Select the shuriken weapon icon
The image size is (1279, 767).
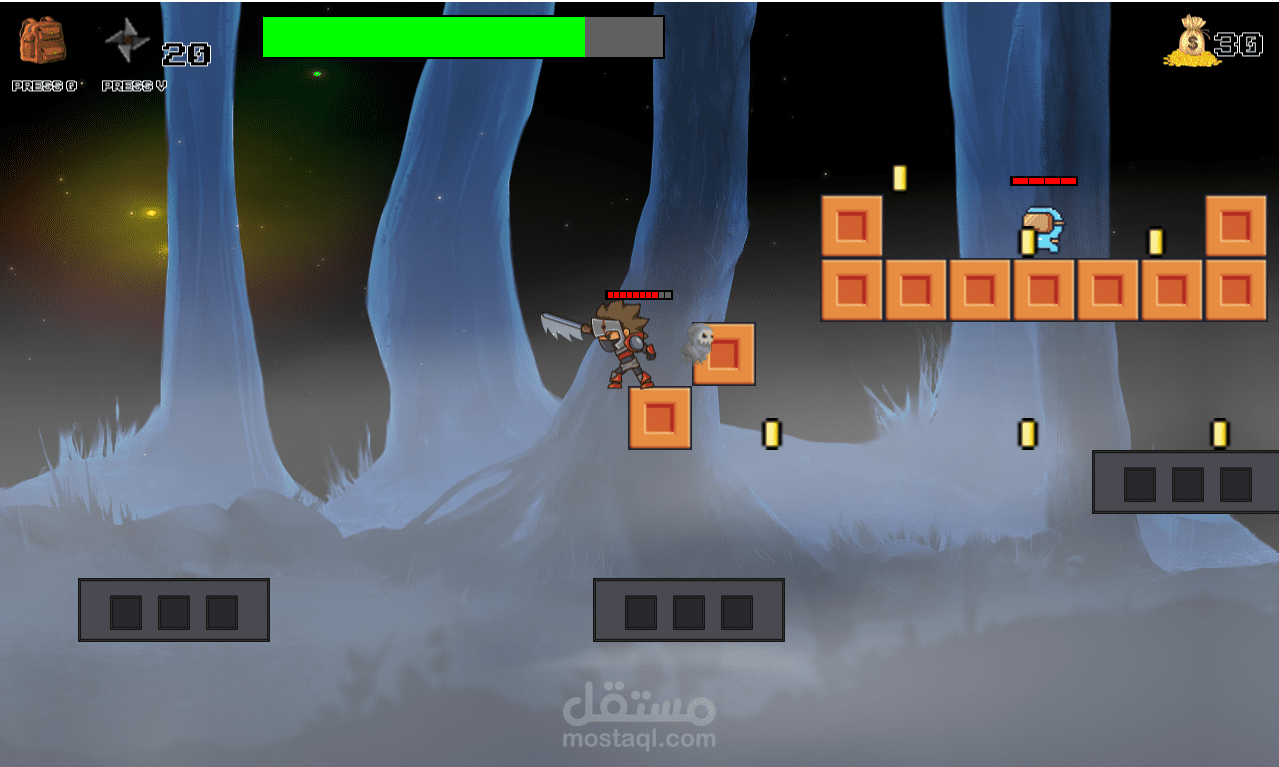127,41
